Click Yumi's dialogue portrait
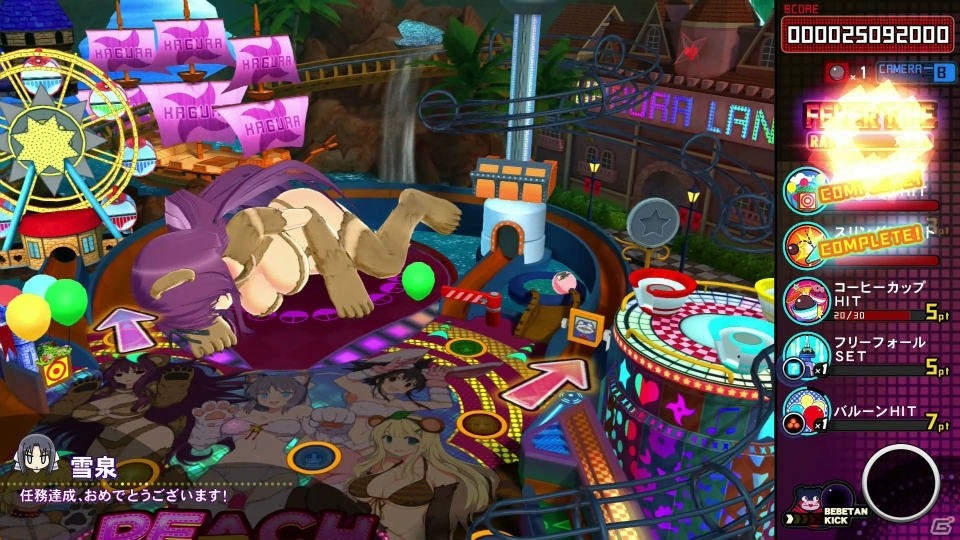The height and width of the screenshot is (540, 960). tap(31, 463)
